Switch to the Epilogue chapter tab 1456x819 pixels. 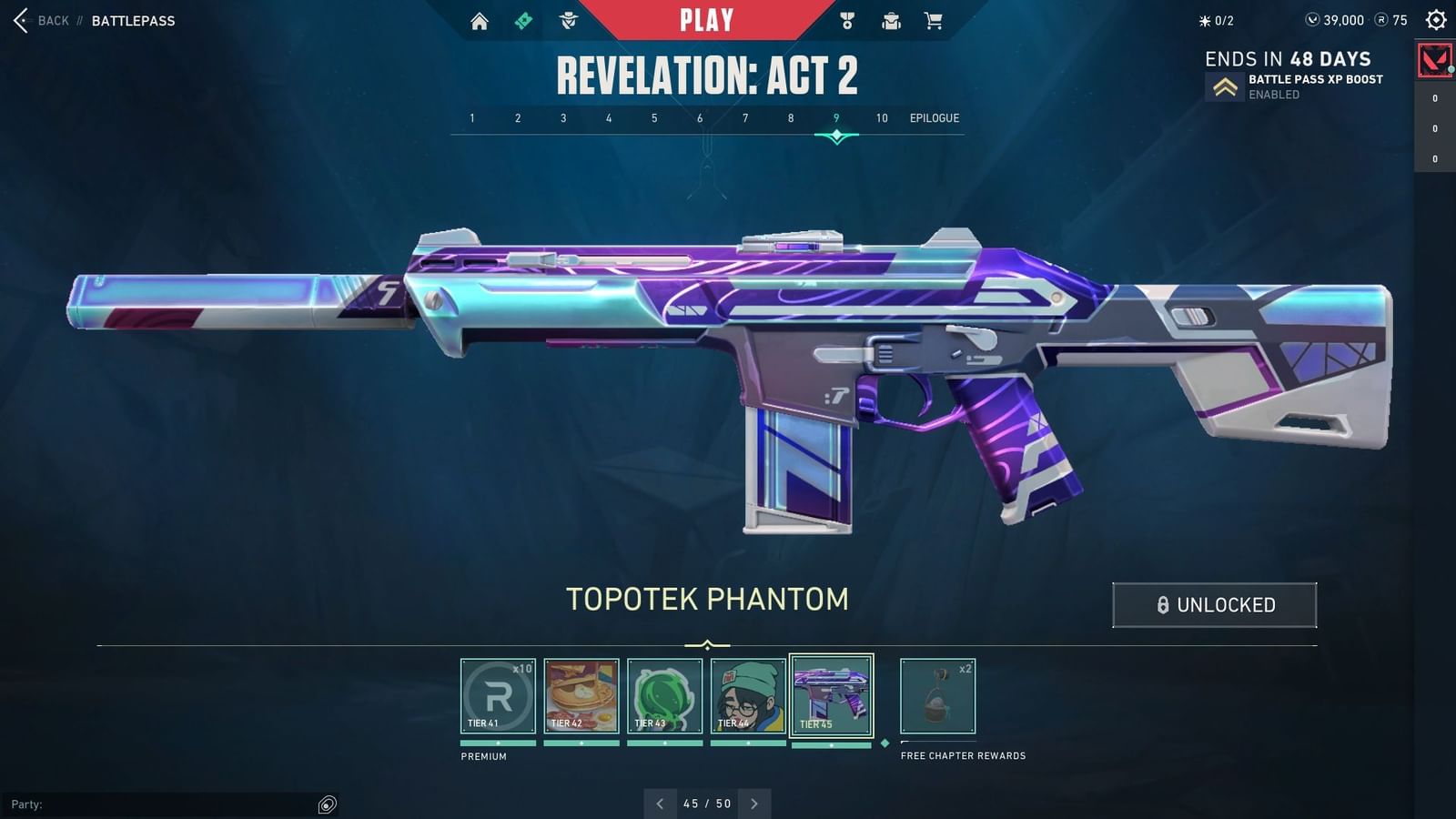pyautogui.click(x=935, y=117)
